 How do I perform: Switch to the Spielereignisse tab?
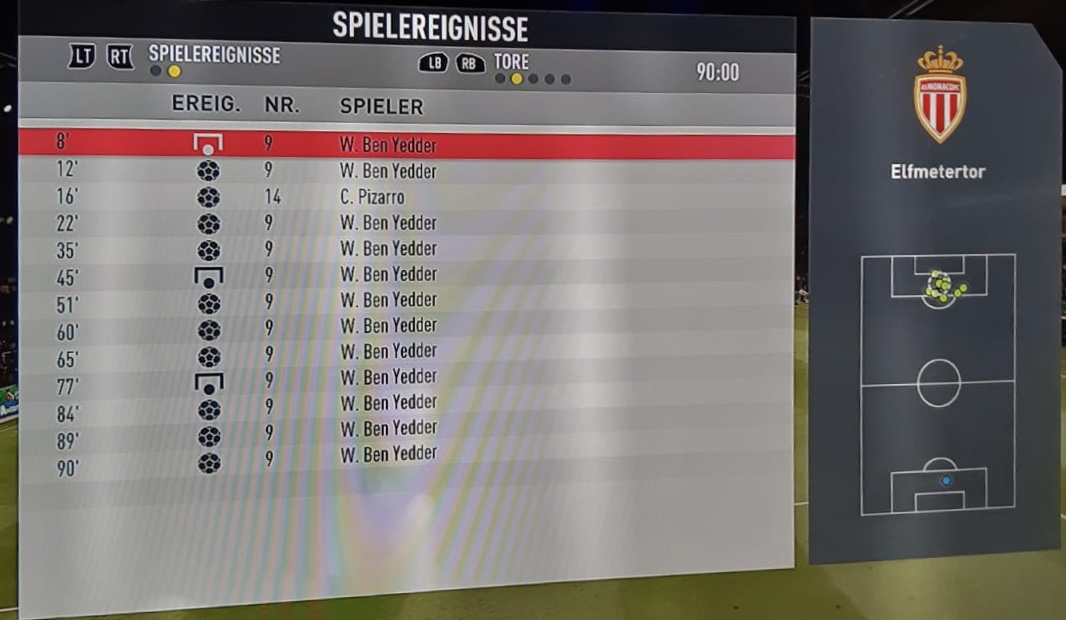(x=214, y=55)
